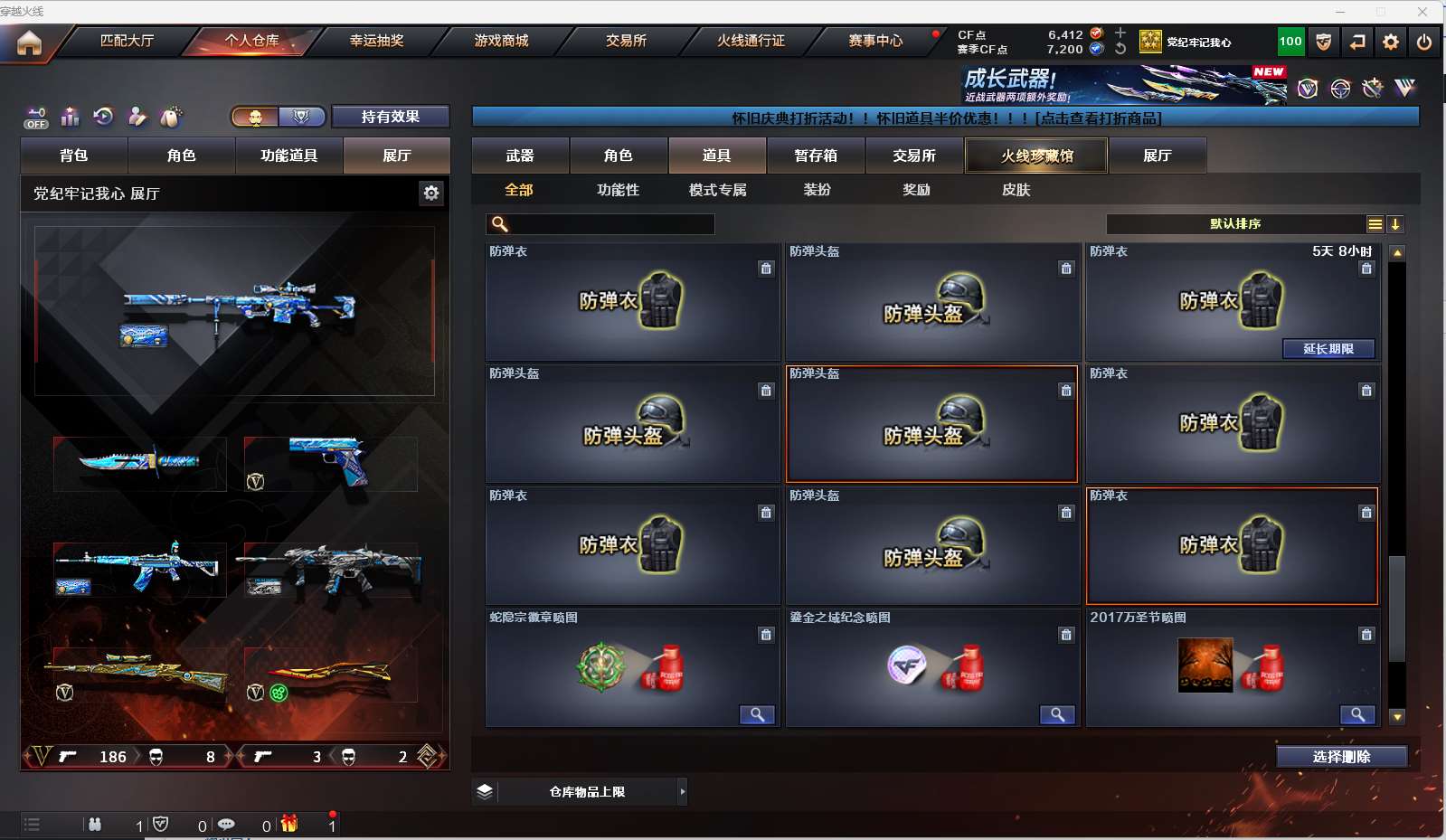Open the 火线珍藏馆 tab
Screen dimensions: 1446x840
click(1036, 156)
